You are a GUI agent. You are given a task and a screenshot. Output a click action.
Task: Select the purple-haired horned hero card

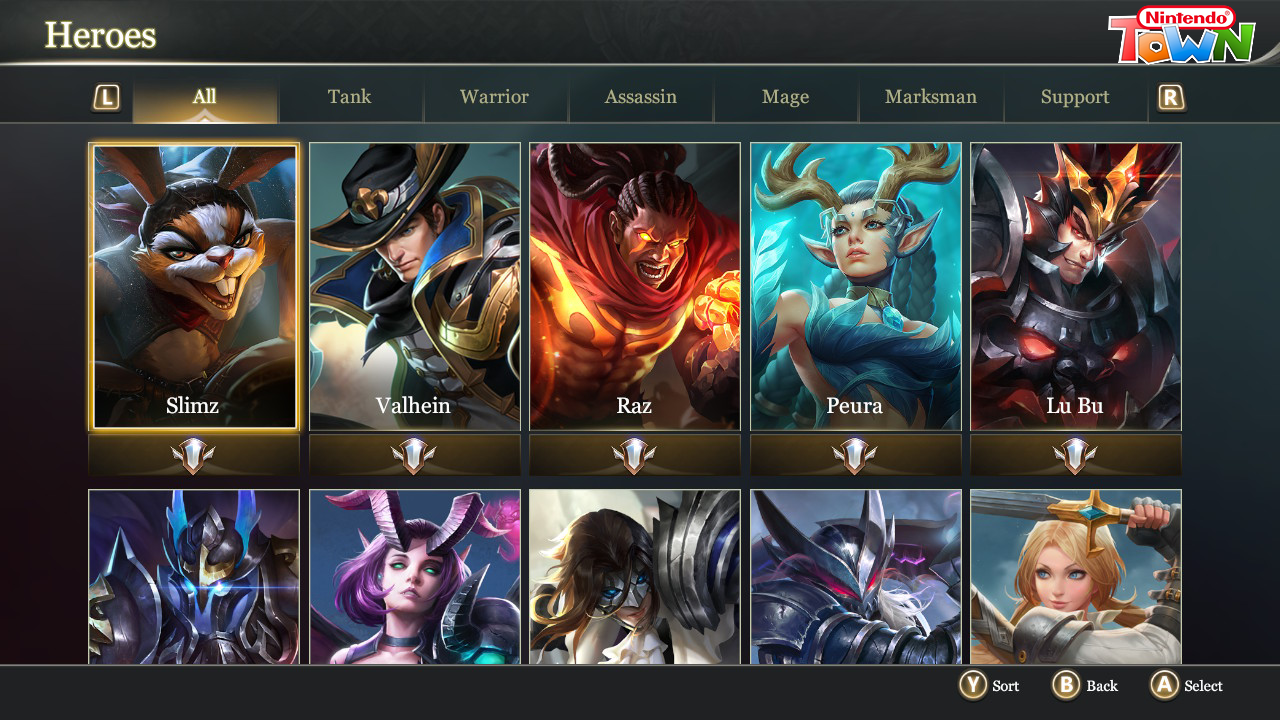coord(414,576)
